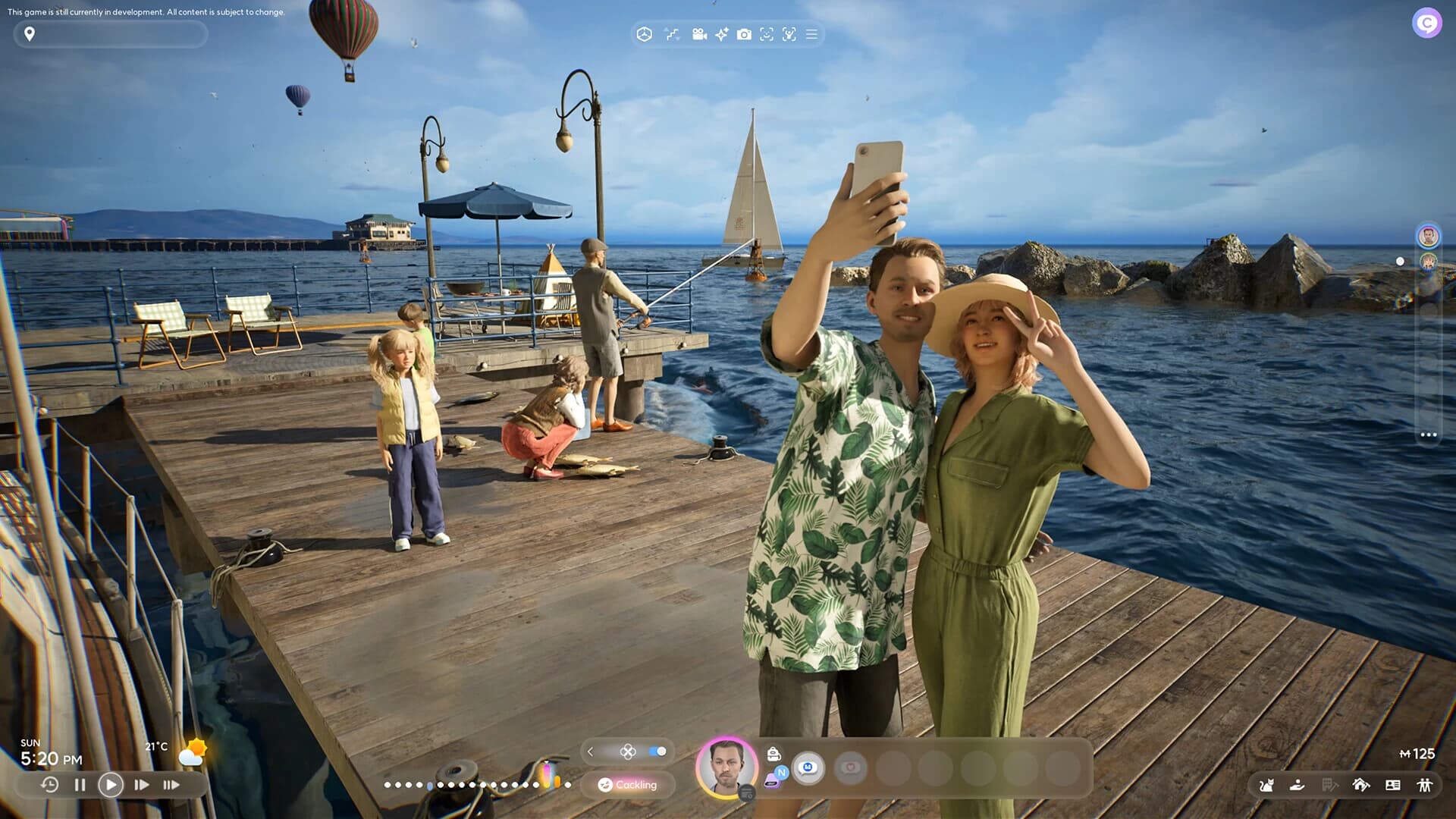Click the weather forecast icon
Image resolution: width=1456 pixels, height=819 pixels.
193,751
